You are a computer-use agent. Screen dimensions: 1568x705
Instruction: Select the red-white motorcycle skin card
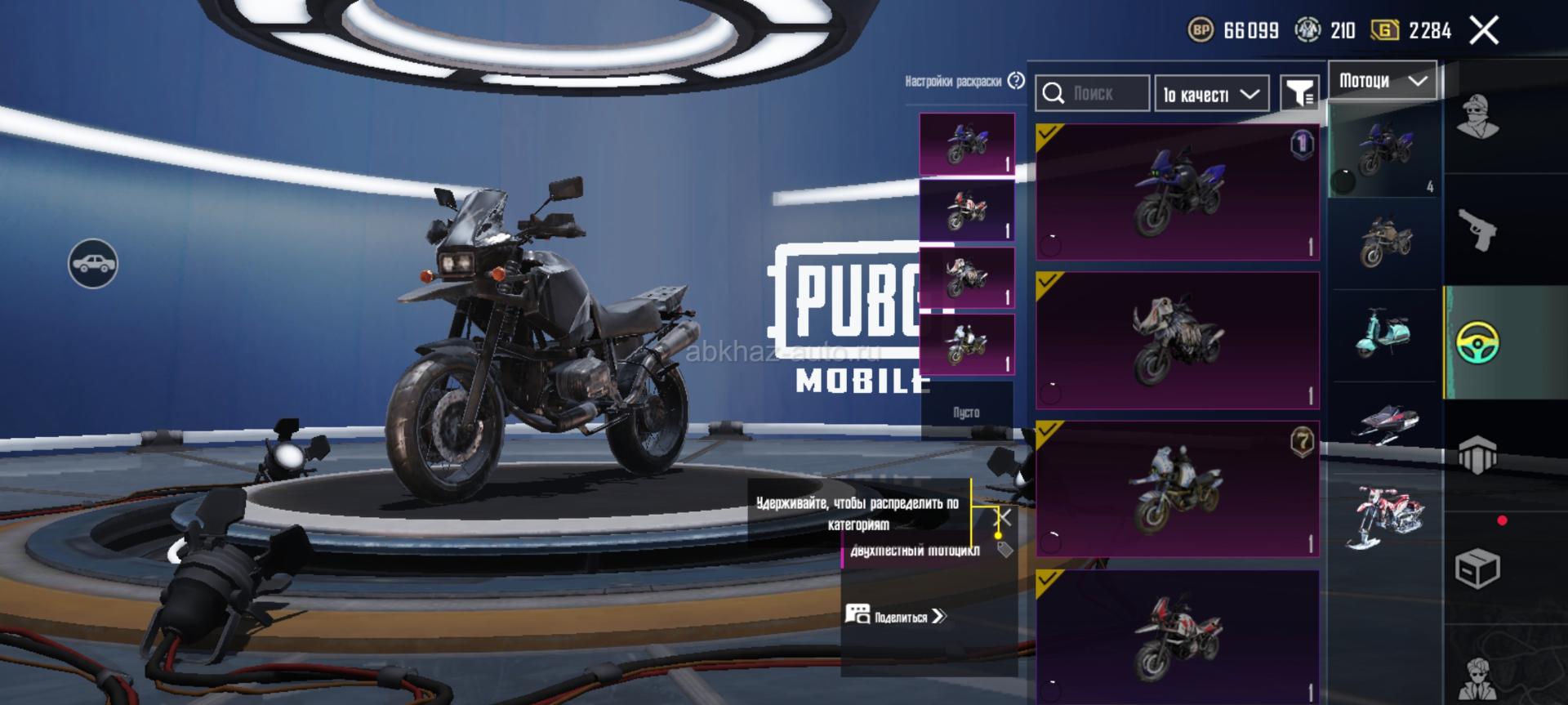click(1177, 637)
